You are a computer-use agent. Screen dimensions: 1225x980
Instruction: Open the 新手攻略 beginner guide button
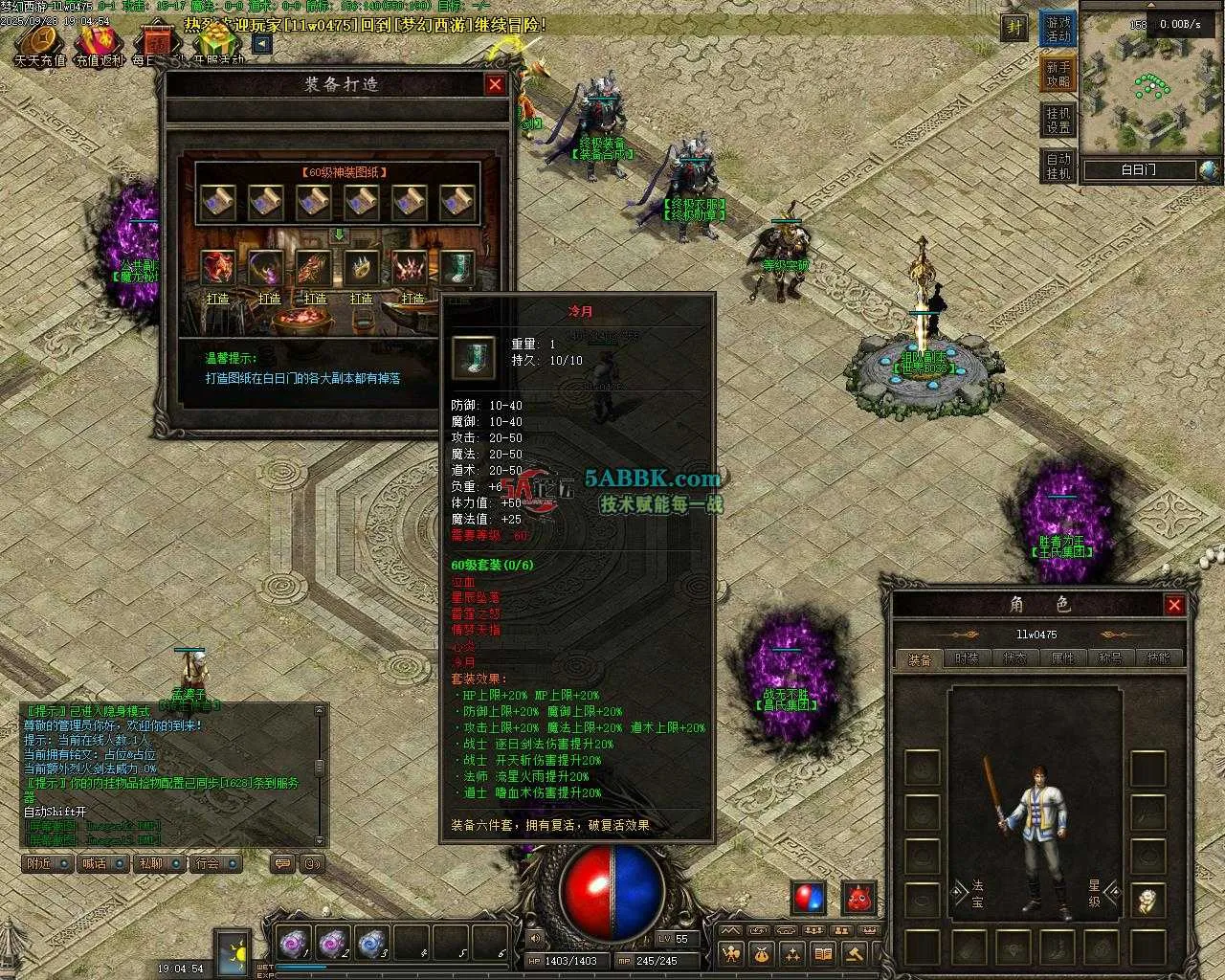click(1058, 75)
